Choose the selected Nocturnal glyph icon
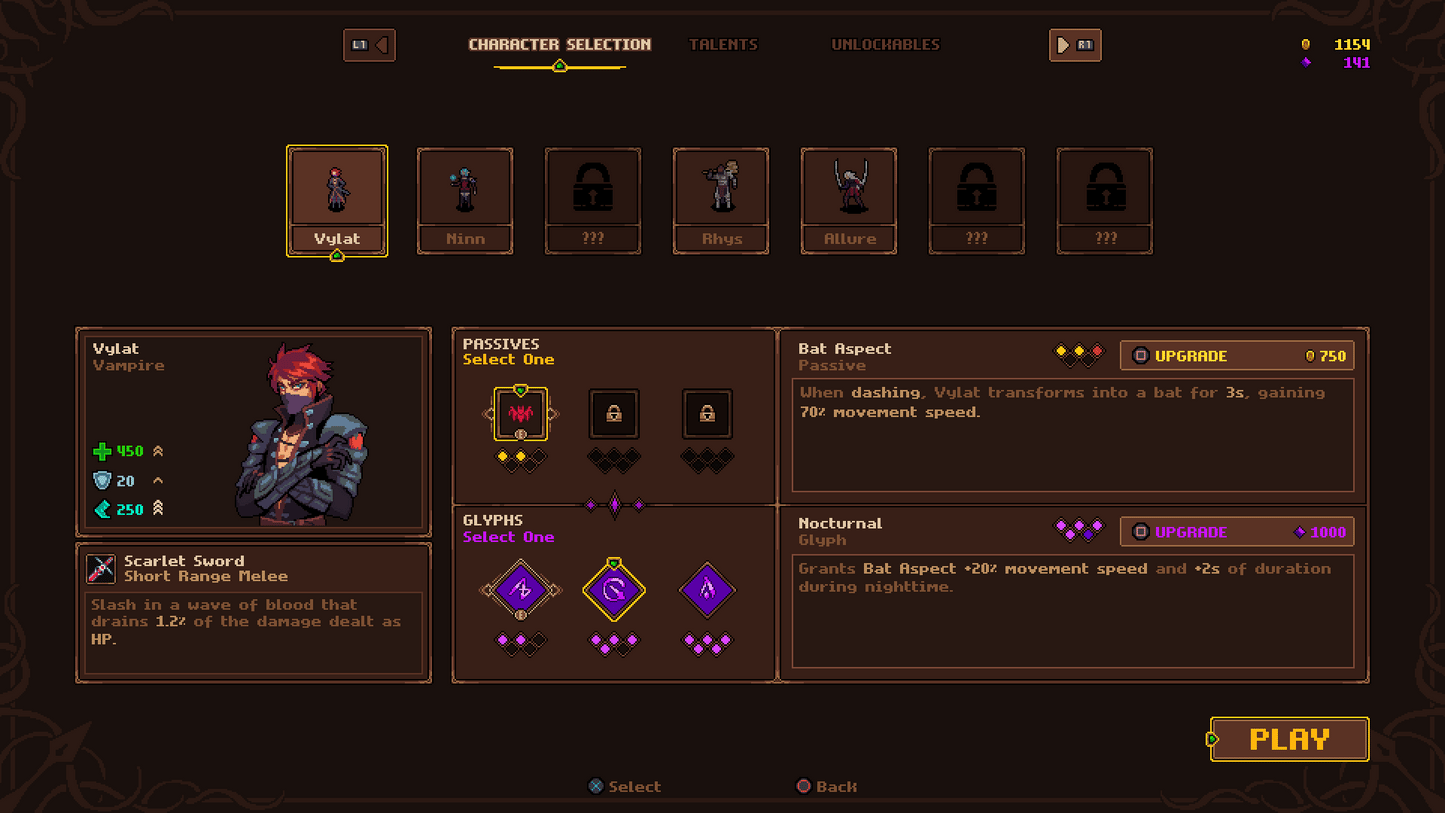 pyautogui.click(x=614, y=590)
